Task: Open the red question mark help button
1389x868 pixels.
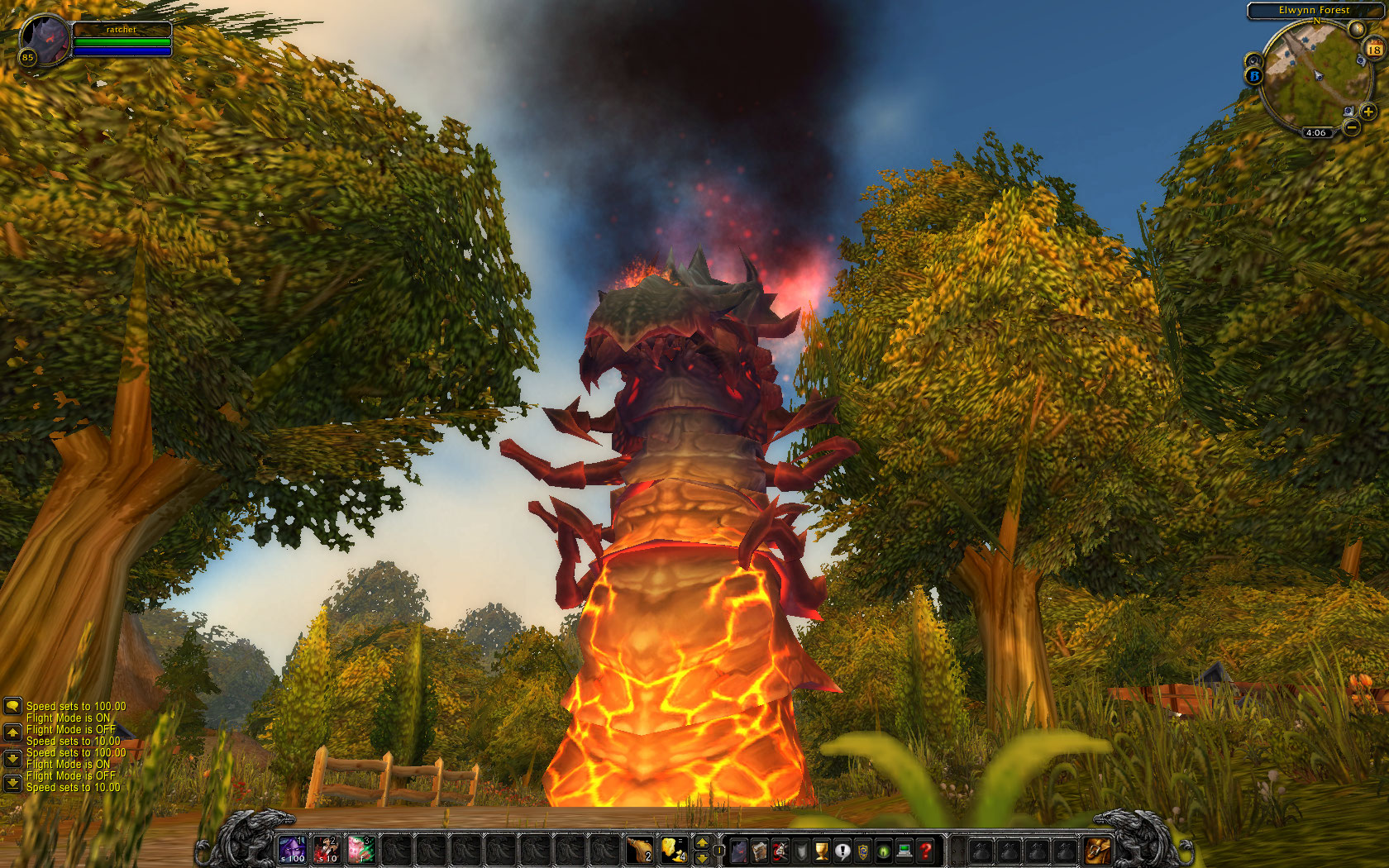Action: [926, 850]
